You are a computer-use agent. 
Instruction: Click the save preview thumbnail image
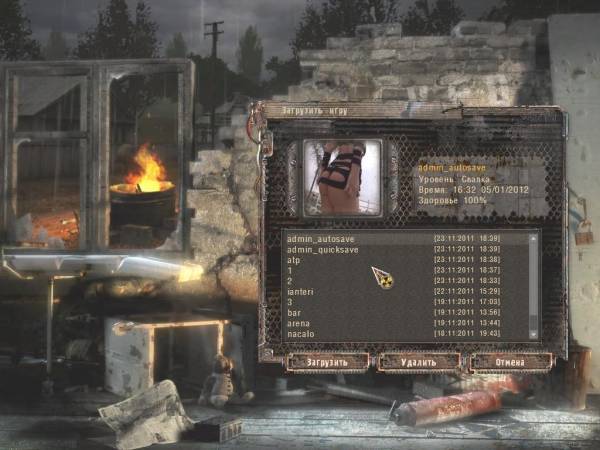tap(343, 177)
